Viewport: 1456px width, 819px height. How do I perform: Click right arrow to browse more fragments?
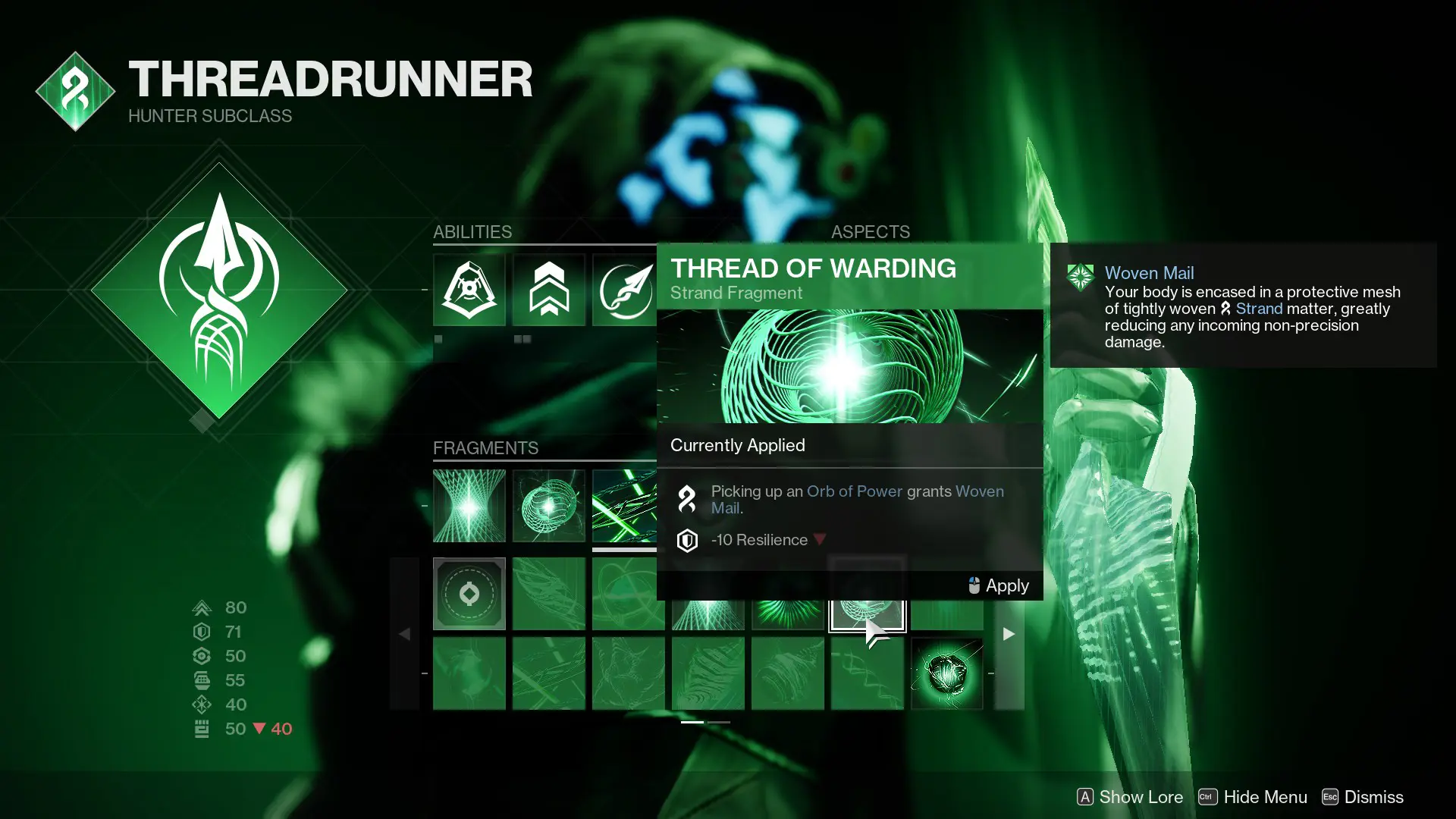click(x=1009, y=634)
